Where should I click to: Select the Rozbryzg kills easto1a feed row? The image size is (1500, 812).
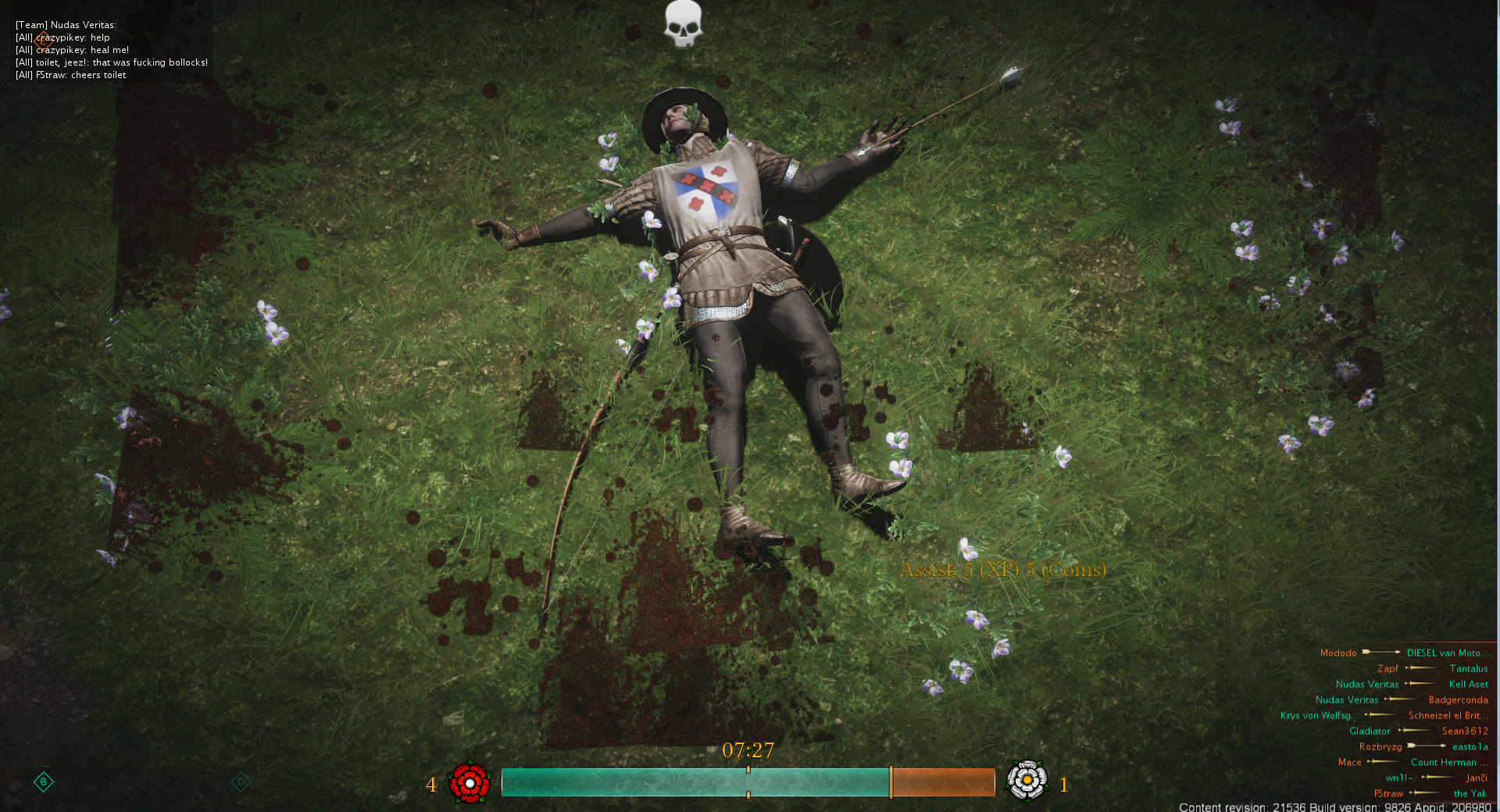click(x=1423, y=746)
